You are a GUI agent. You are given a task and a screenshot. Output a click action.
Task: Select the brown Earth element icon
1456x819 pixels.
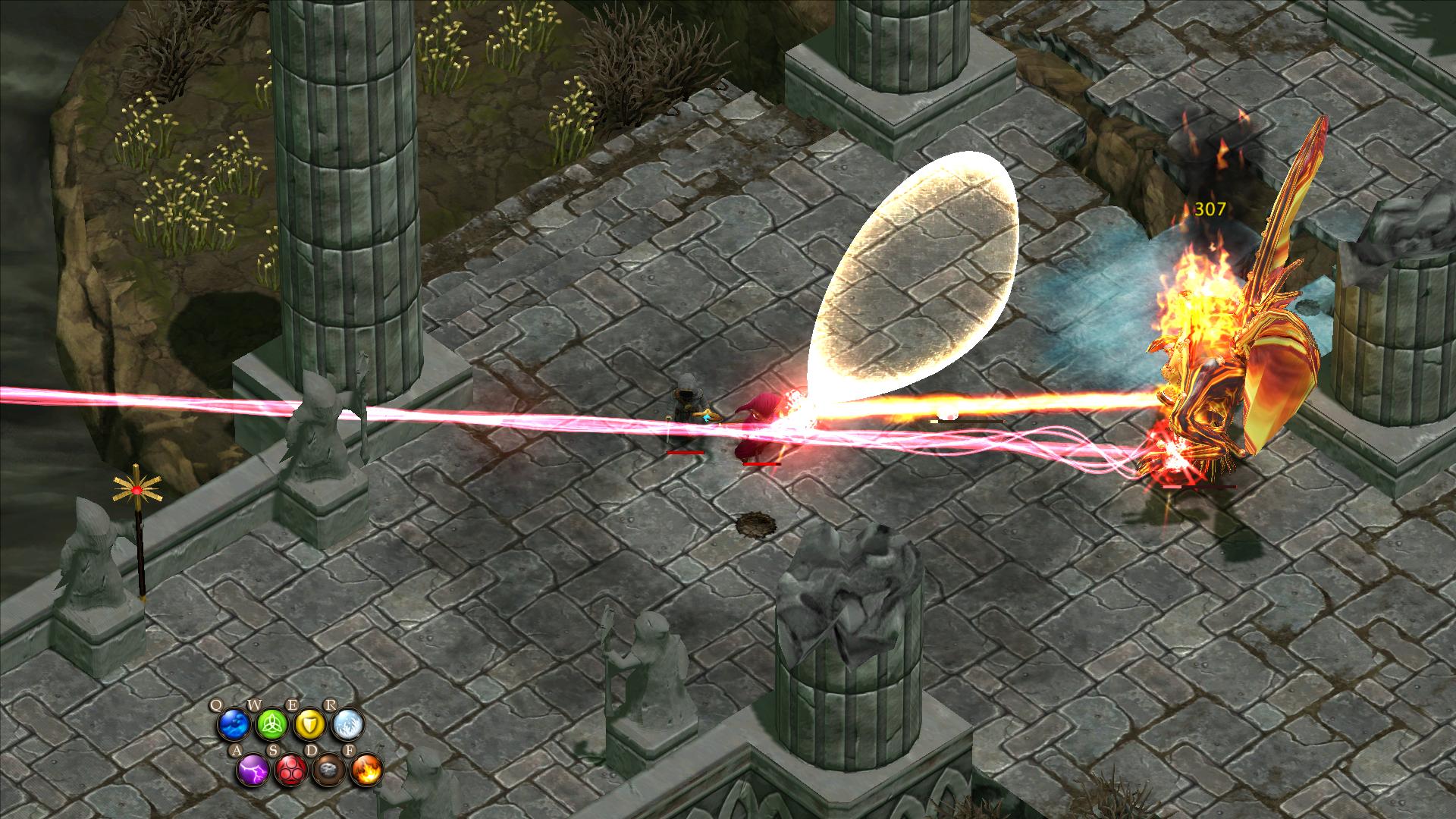pos(328,771)
